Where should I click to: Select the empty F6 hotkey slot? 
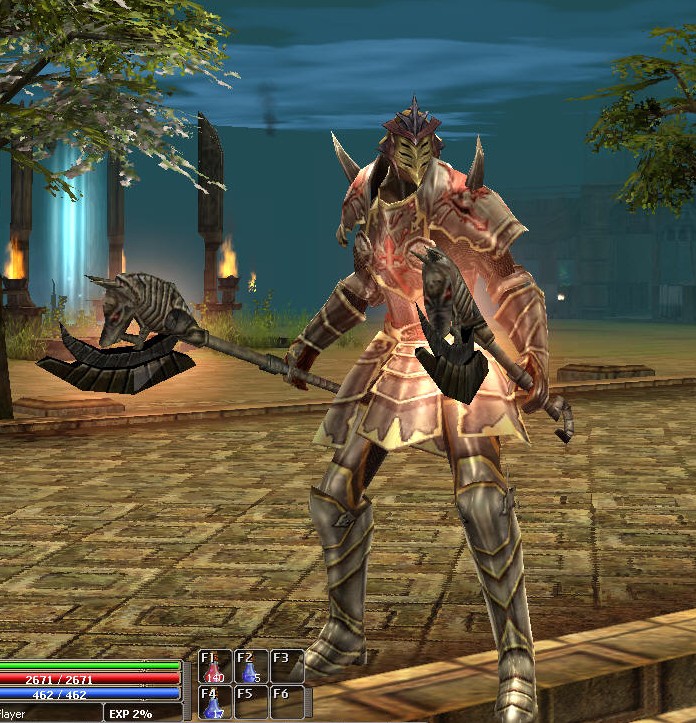tap(286, 701)
